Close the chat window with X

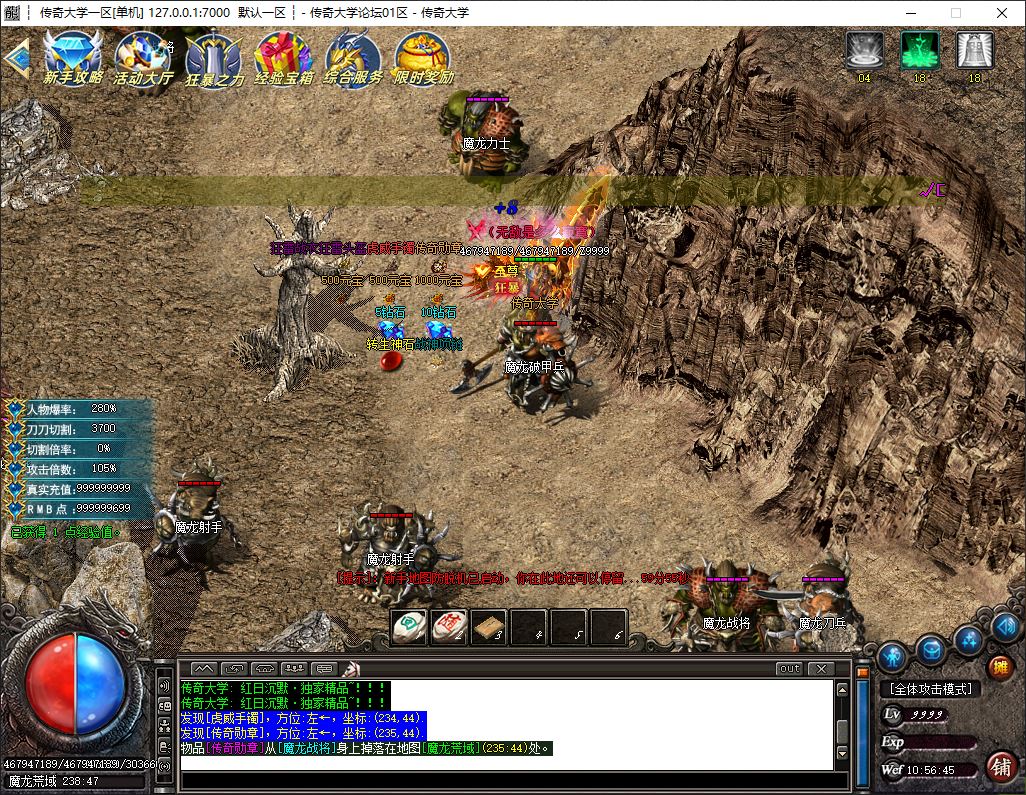(x=820, y=668)
